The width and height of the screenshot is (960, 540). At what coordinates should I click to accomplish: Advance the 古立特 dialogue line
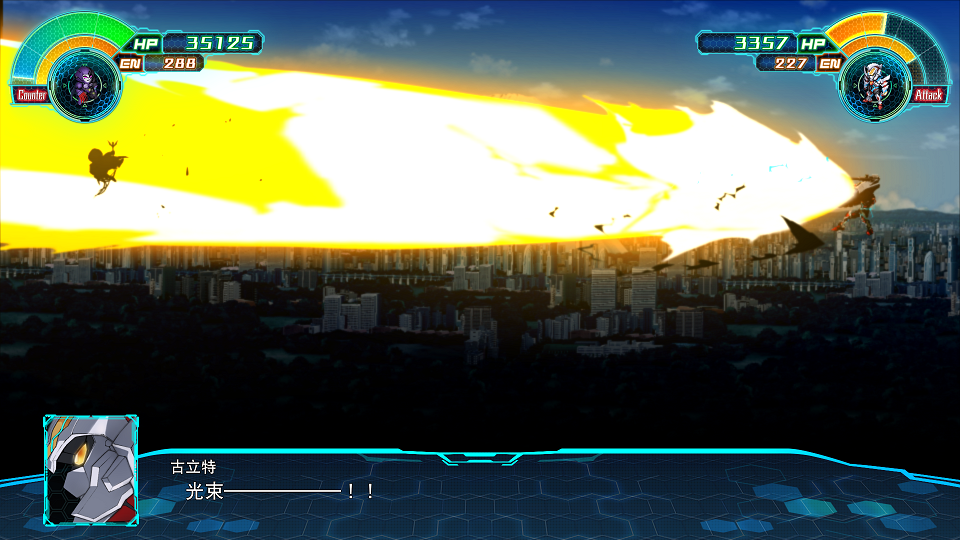(x=280, y=491)
